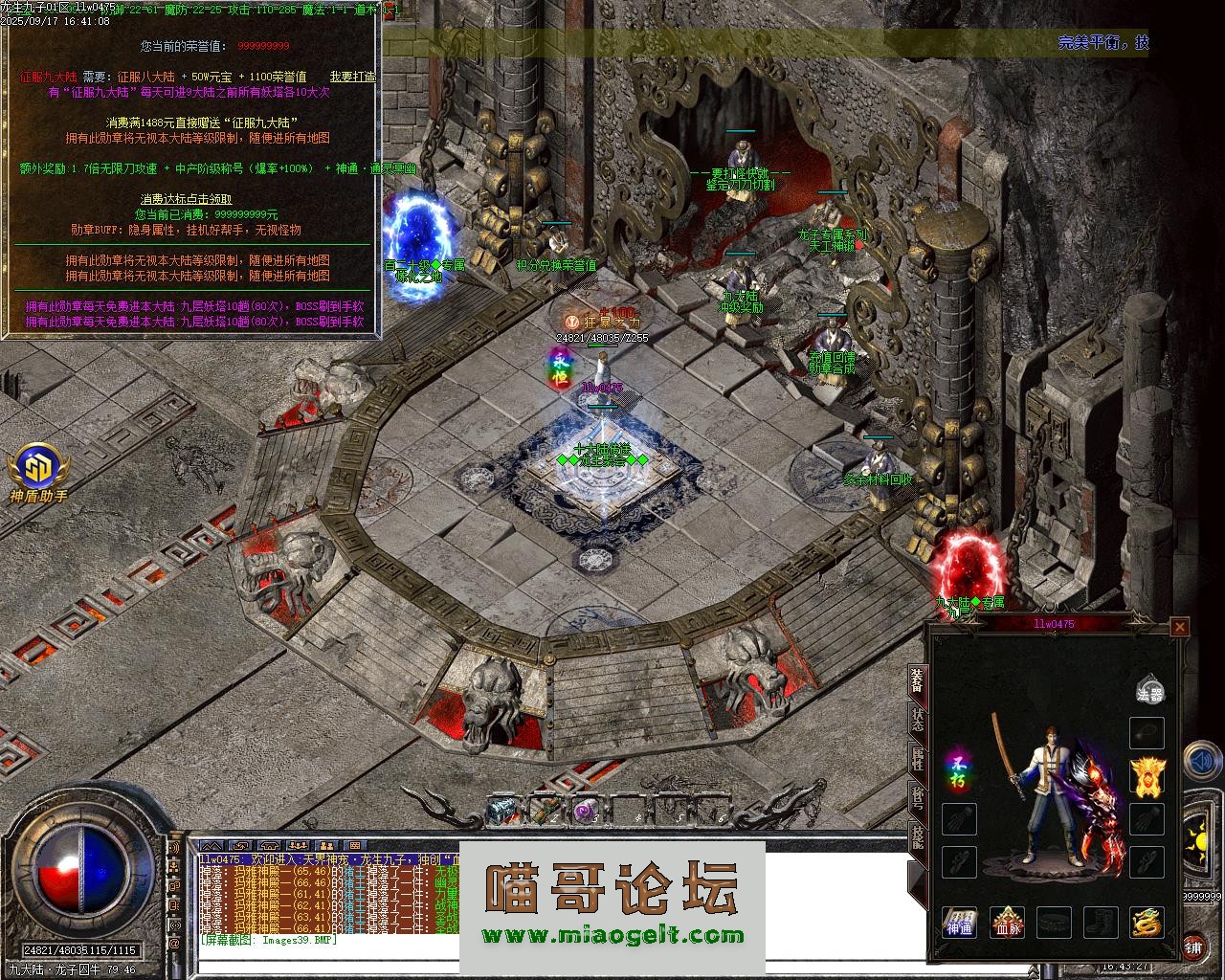Close the character equipment panel

tap(1180, 627)
